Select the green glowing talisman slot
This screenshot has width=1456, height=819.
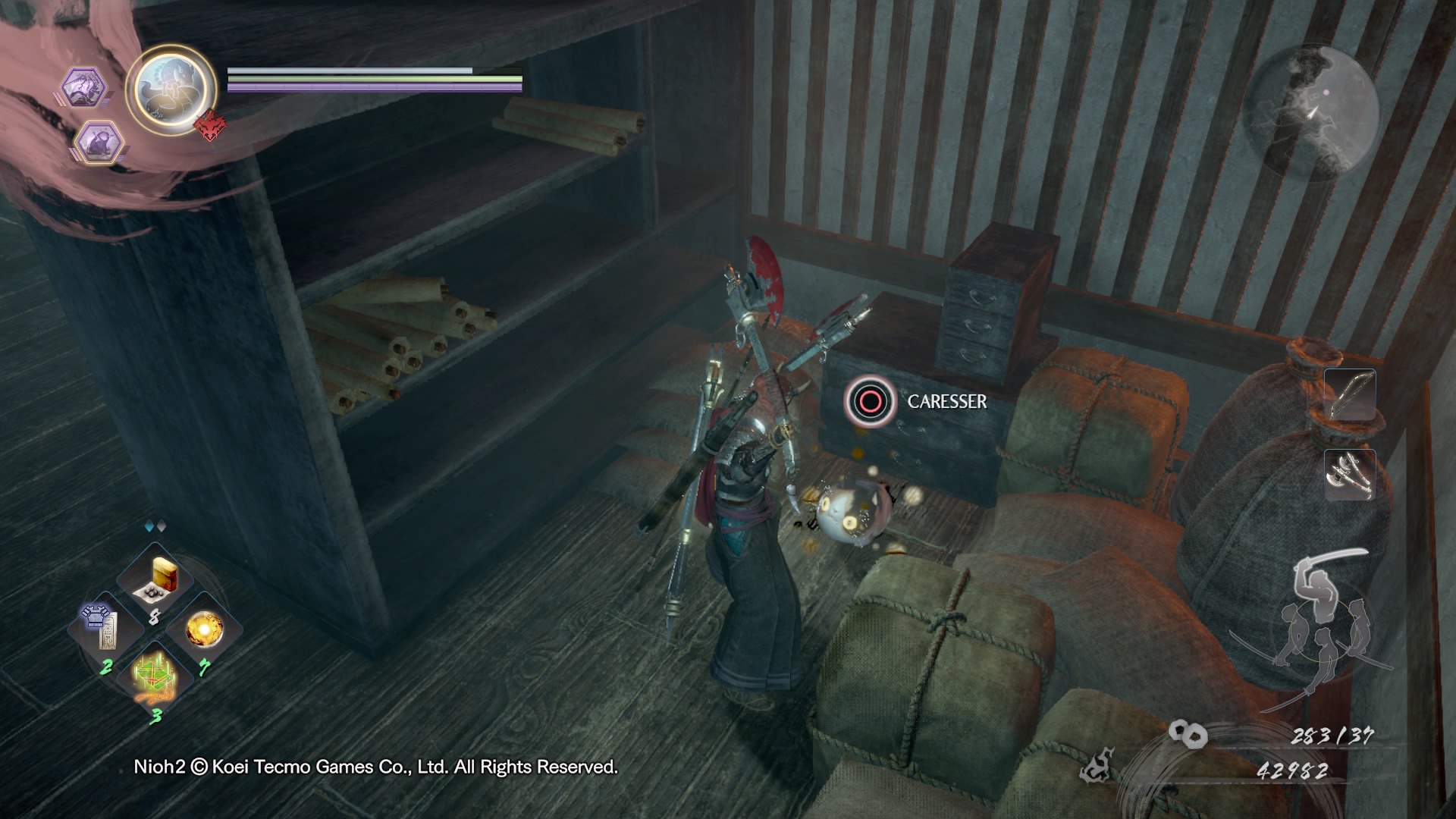point(155,674)
